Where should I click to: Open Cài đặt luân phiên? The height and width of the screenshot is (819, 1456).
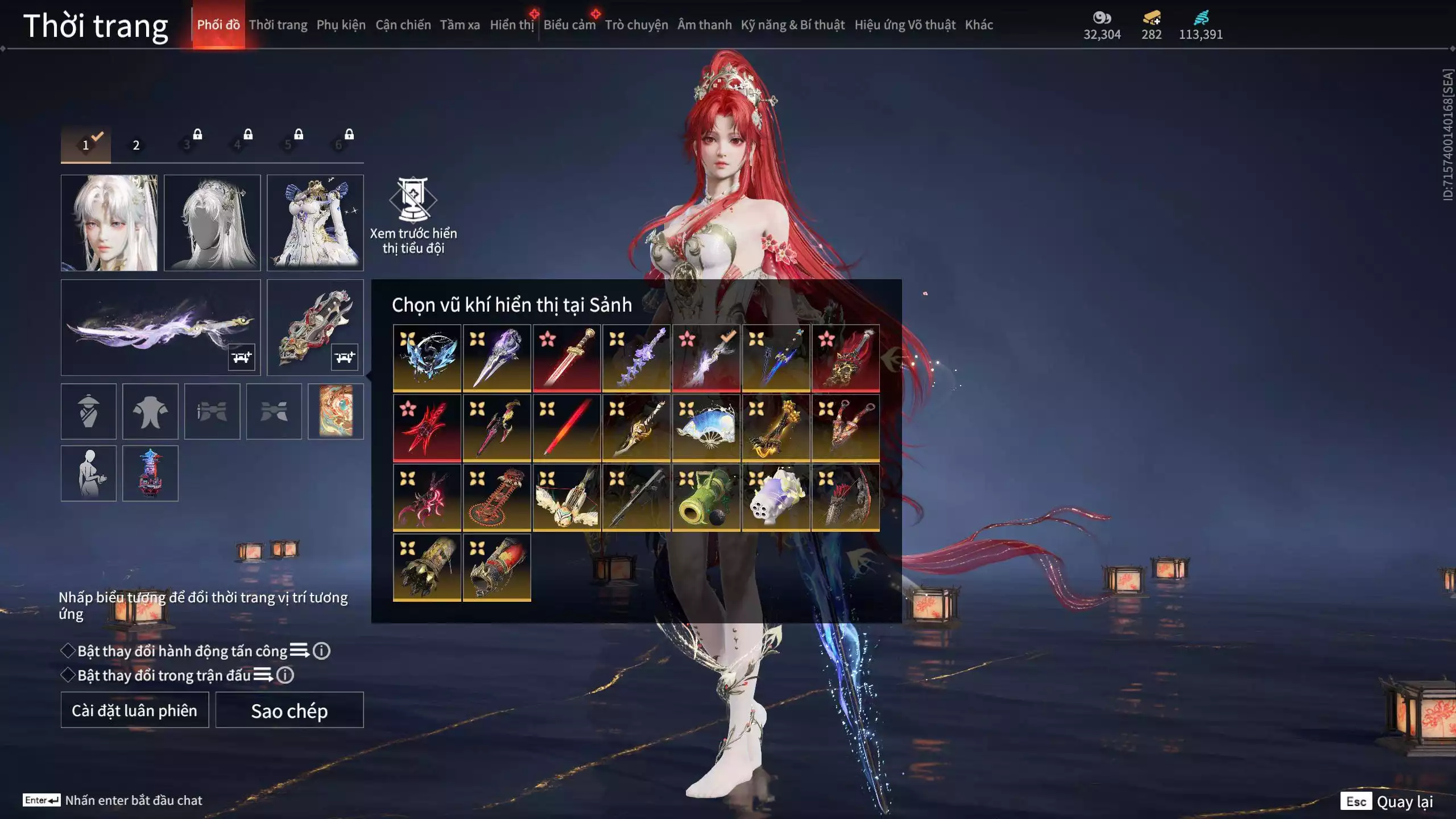tap(135, 710)
